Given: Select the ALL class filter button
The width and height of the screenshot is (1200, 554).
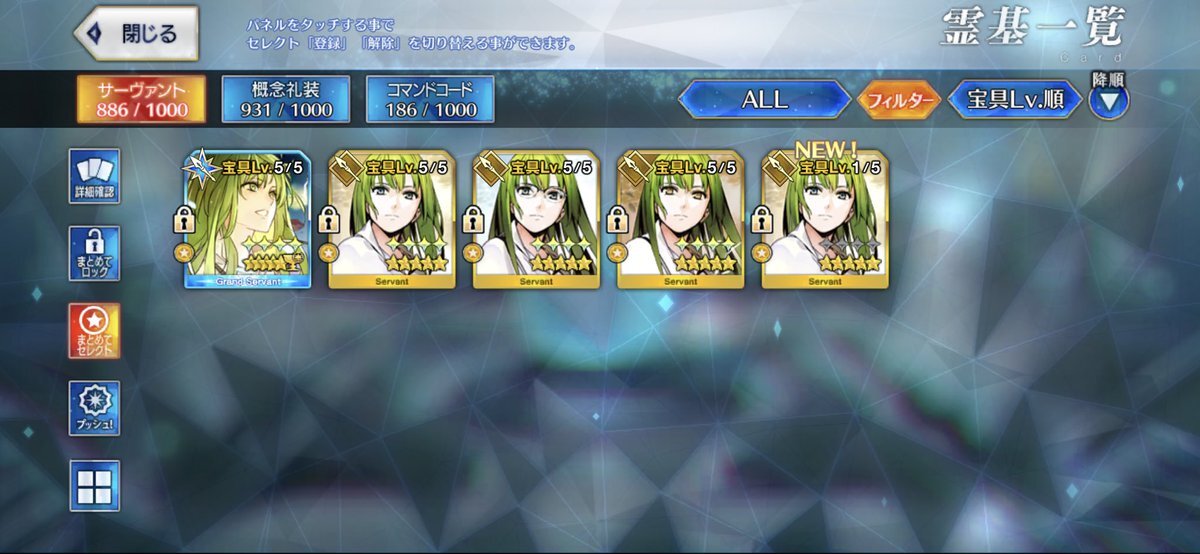Looking at the screenshot, I should pyautogui.click(x=765, y=100).
